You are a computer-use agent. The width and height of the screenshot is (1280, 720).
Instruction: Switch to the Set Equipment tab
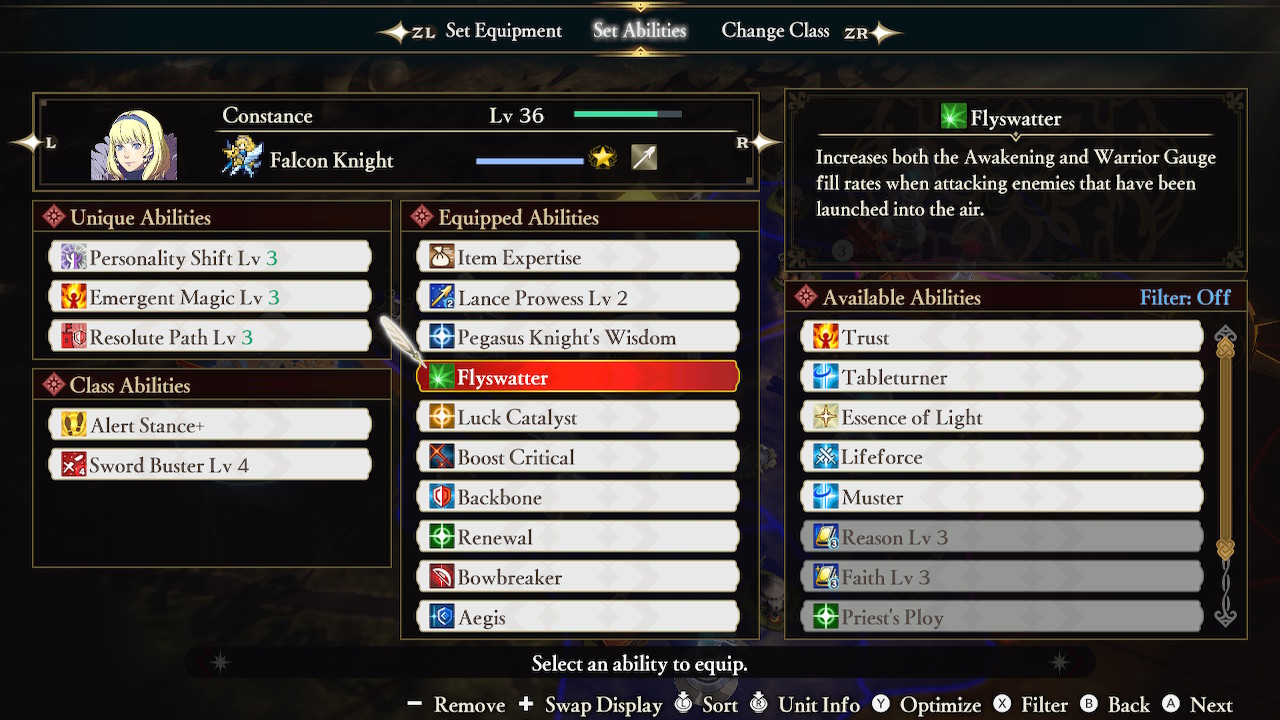(x=503, y=31)
